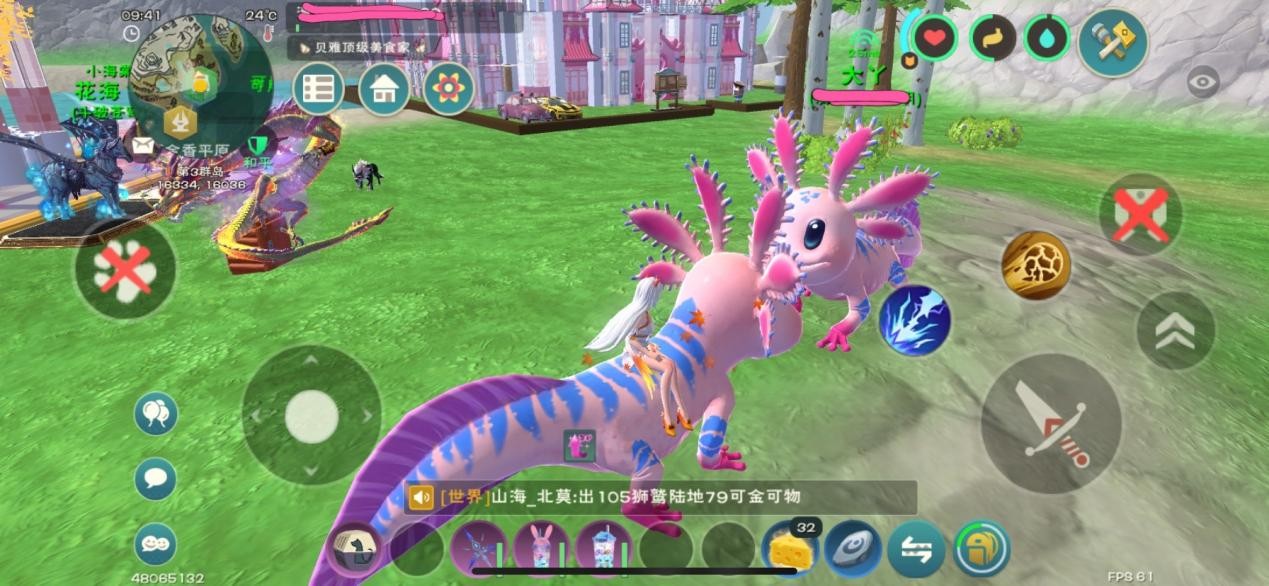
Task: Toggle the eye visibility button
Action: click(1202, 82)
